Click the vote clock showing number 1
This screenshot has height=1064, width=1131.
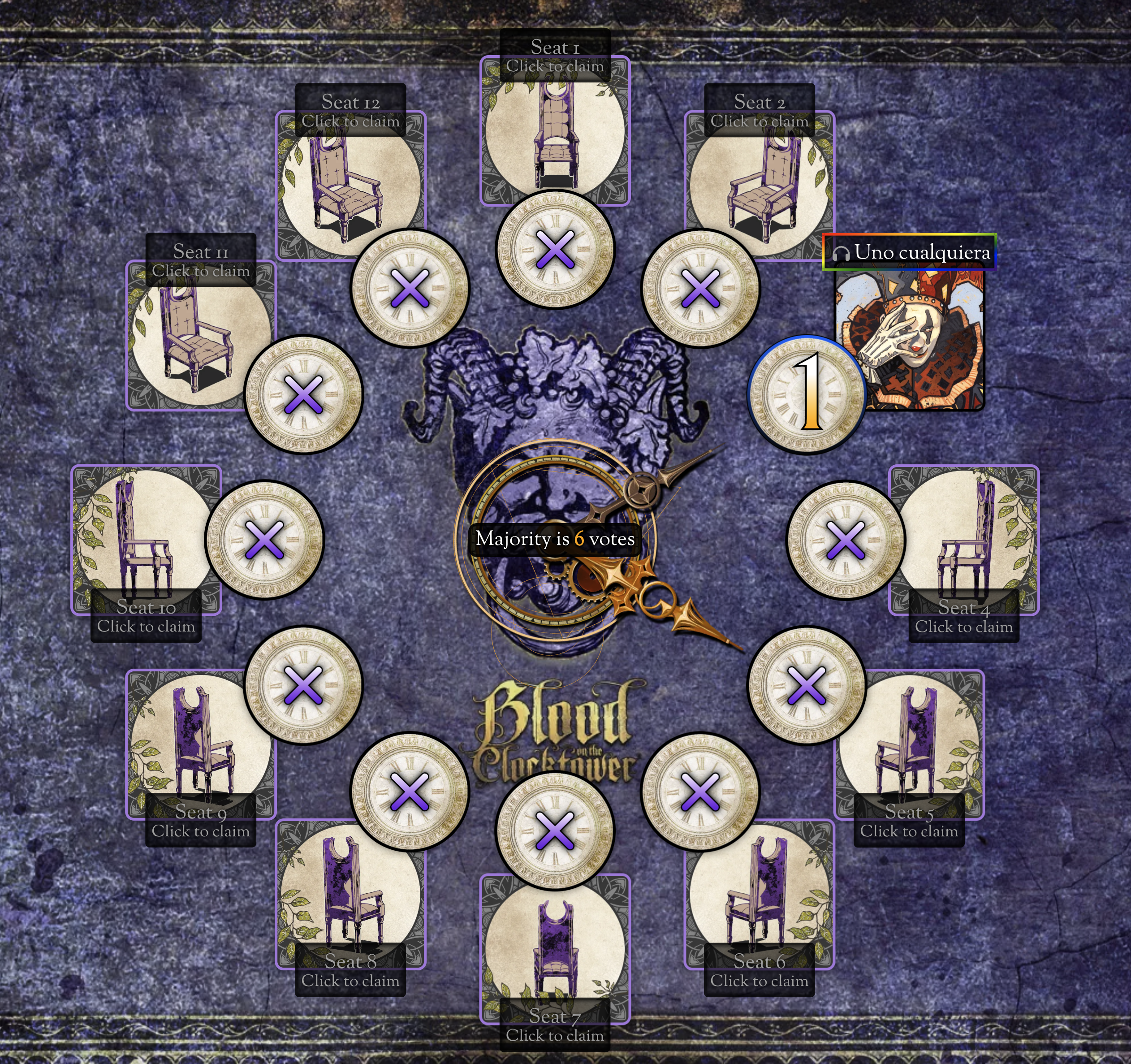(806, 394)
